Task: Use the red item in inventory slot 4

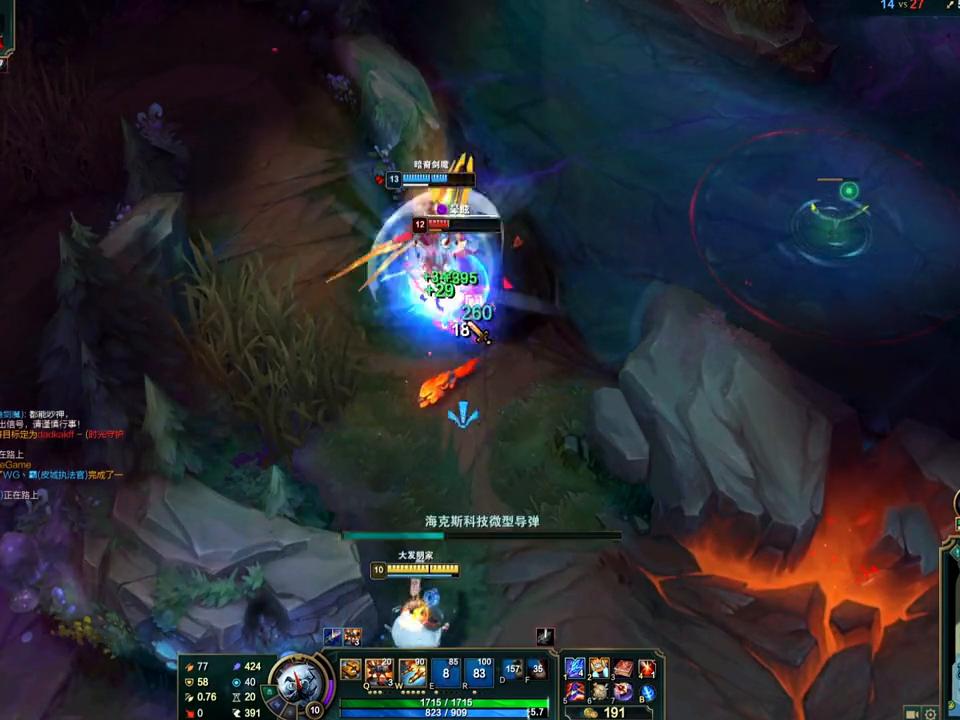Action: coord(647,668)
